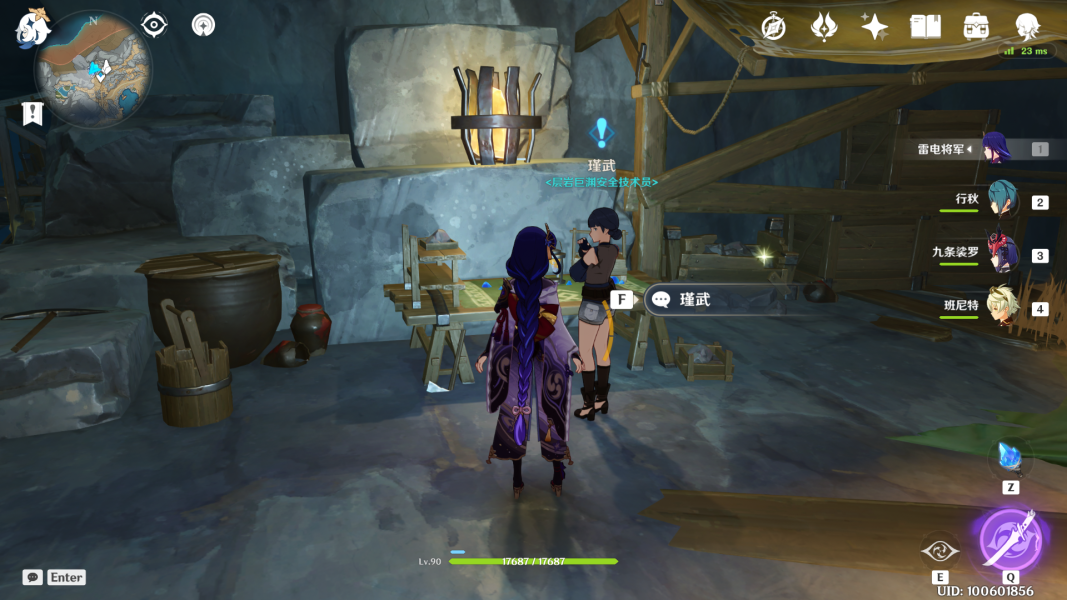Open the compass events icon
This screenshot has width=1067, height=600.
[773, 27]
